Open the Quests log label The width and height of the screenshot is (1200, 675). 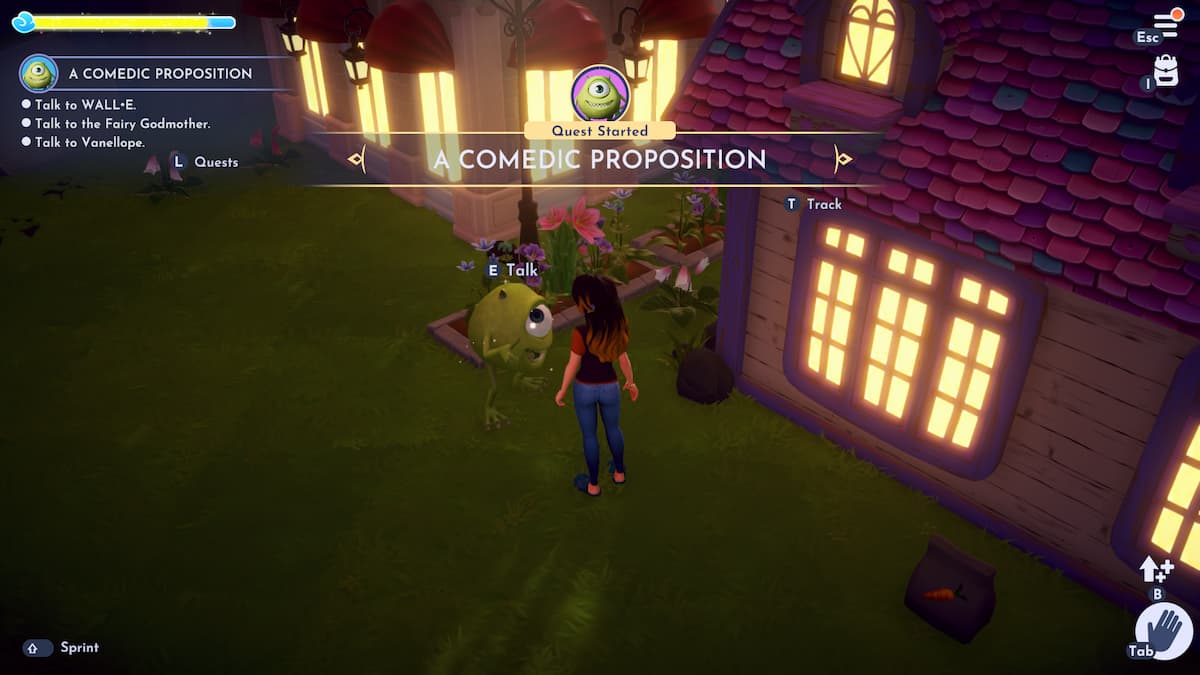pyautogui.click(x=215, y=162)
